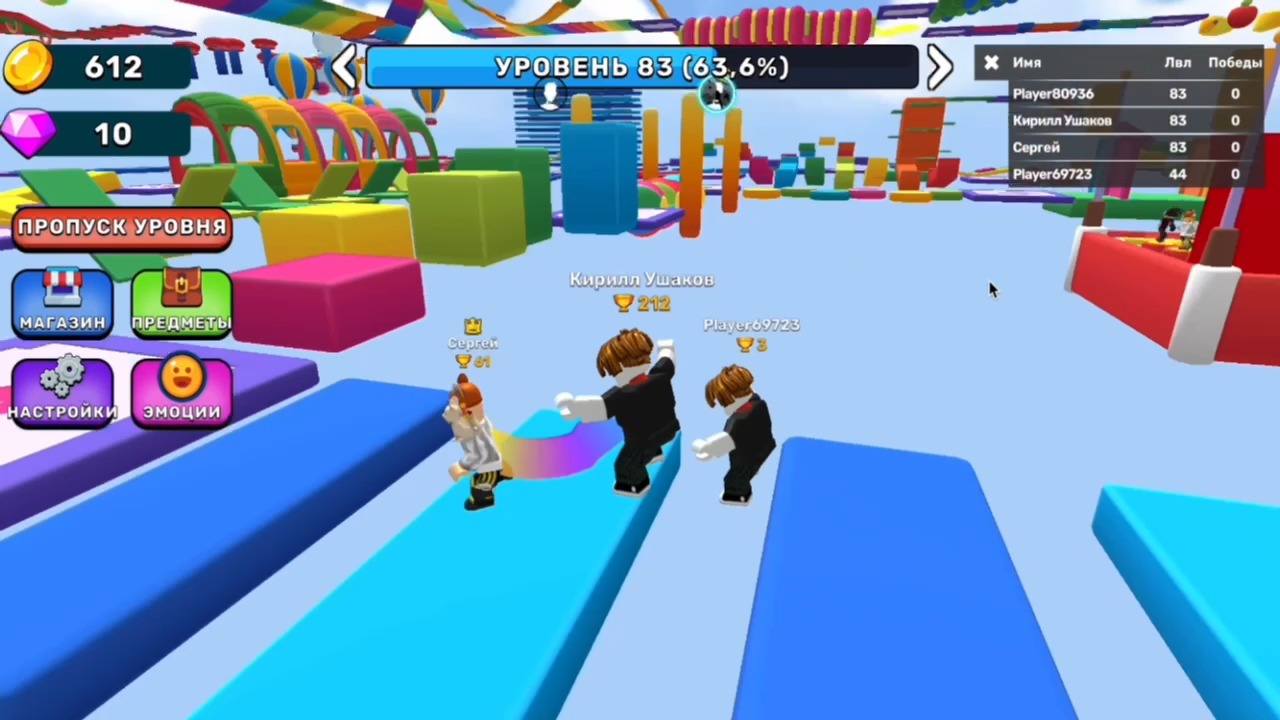This screenshot has width=1280, height=720.
Task: Click Сергей's name tag above his character
Action: pyautogui.click(x=472, y=342)
